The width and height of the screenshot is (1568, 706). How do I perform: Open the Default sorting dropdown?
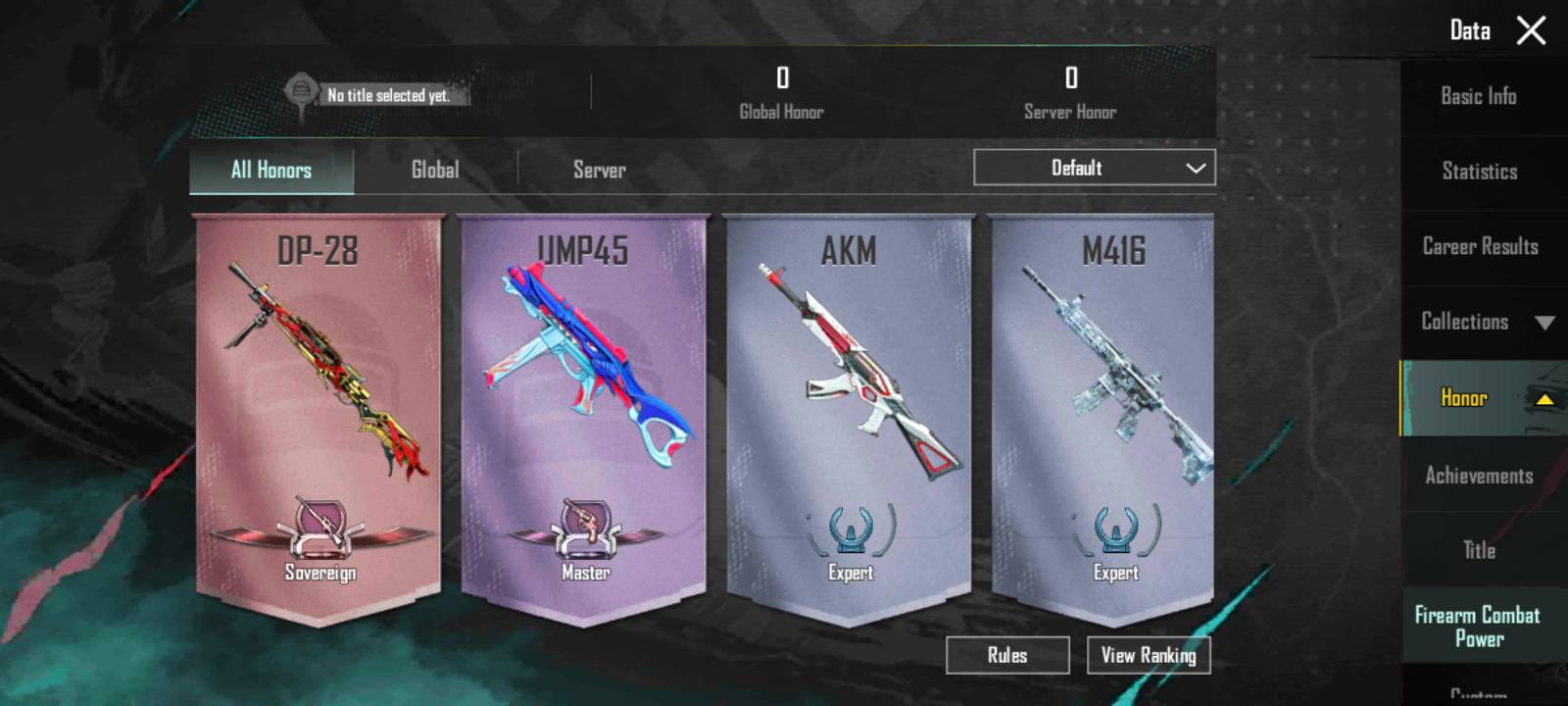tap(1094, 168)
